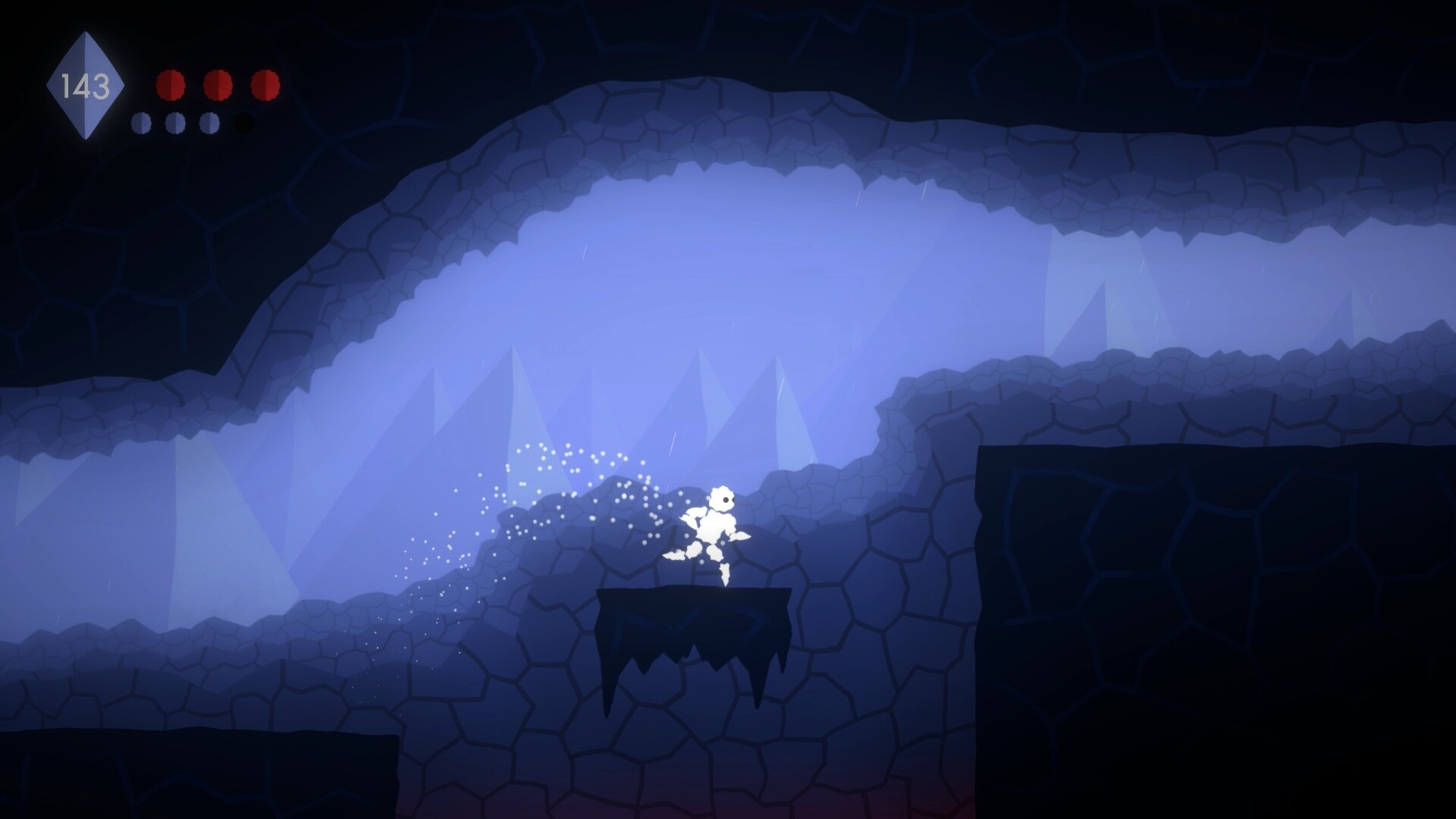
Task: Select the second white energy pip
Action: point(175,124)
